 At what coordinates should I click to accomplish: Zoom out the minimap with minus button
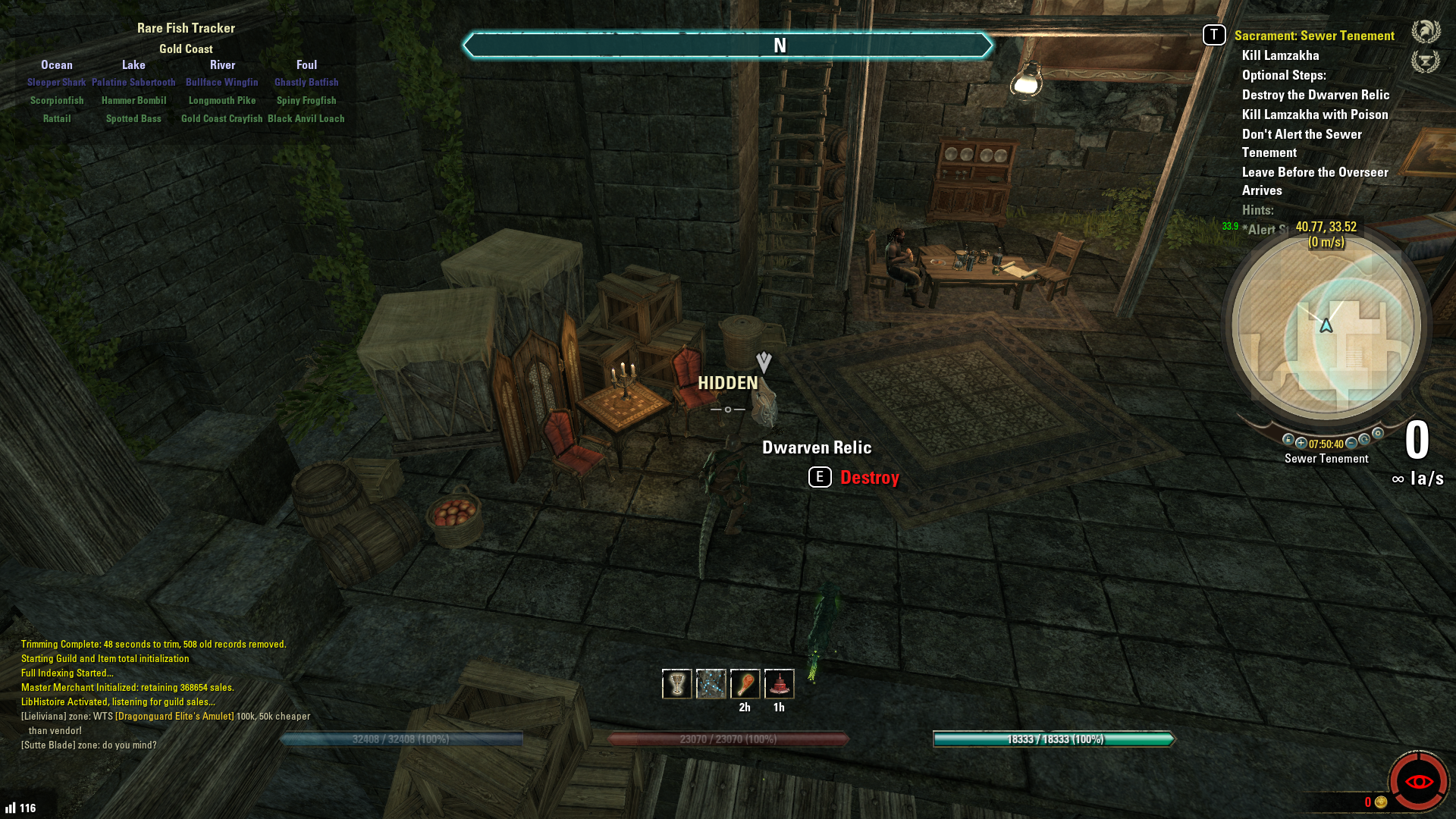pyautogui.click(x=1351, y=443)
